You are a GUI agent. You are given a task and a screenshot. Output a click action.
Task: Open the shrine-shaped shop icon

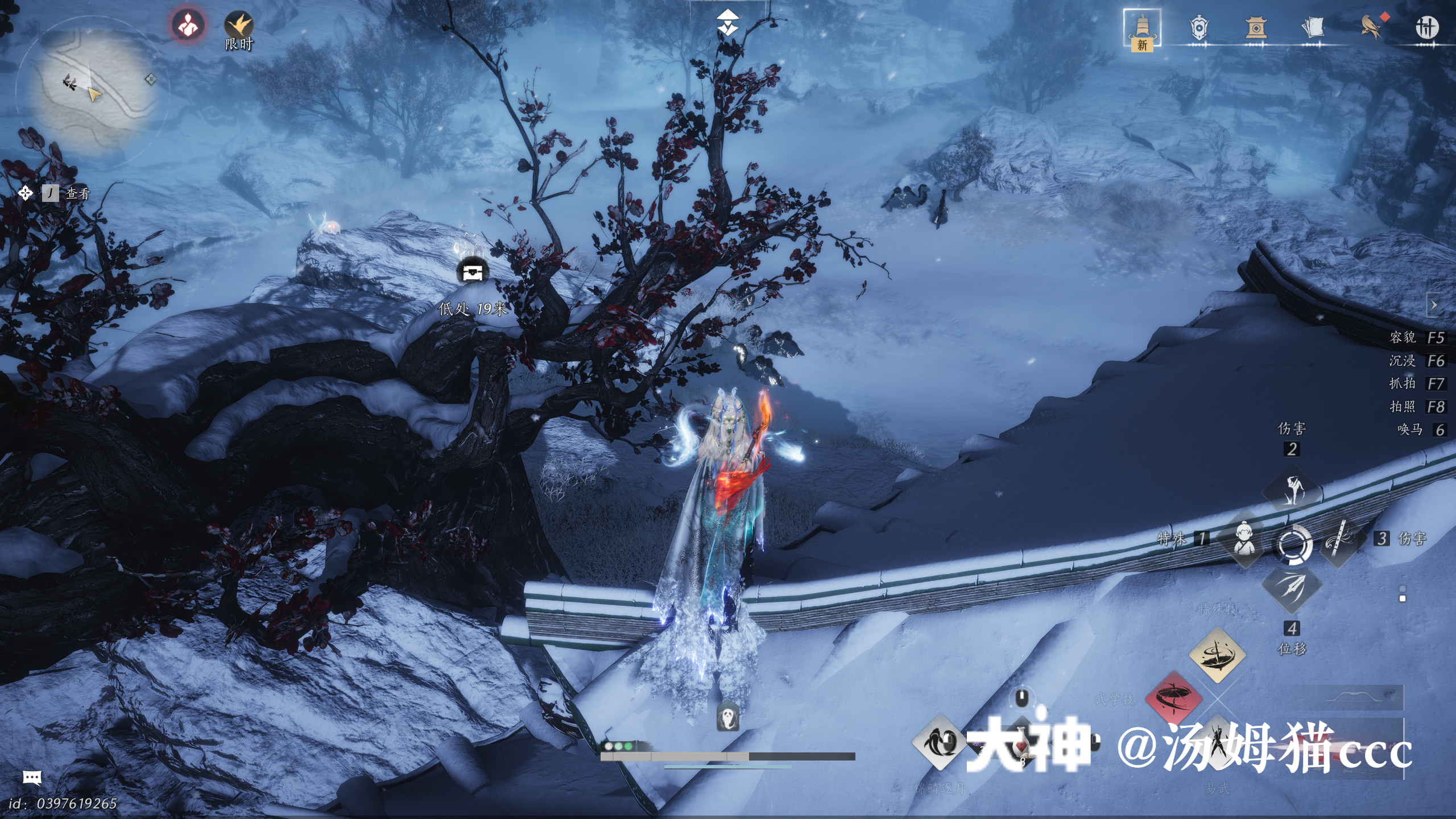coord(1256,28)
